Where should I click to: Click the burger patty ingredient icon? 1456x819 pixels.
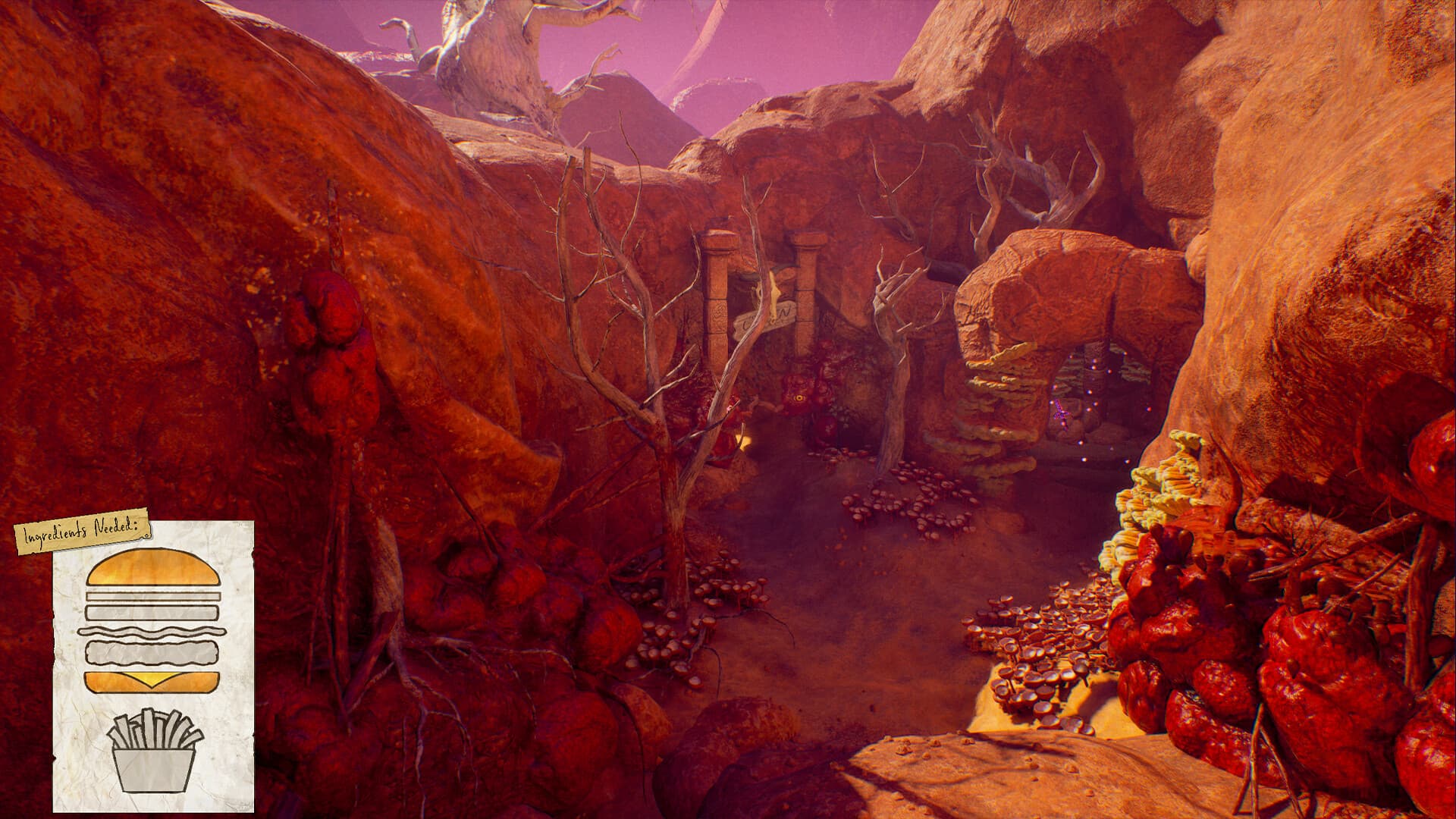tap(152, 652)
